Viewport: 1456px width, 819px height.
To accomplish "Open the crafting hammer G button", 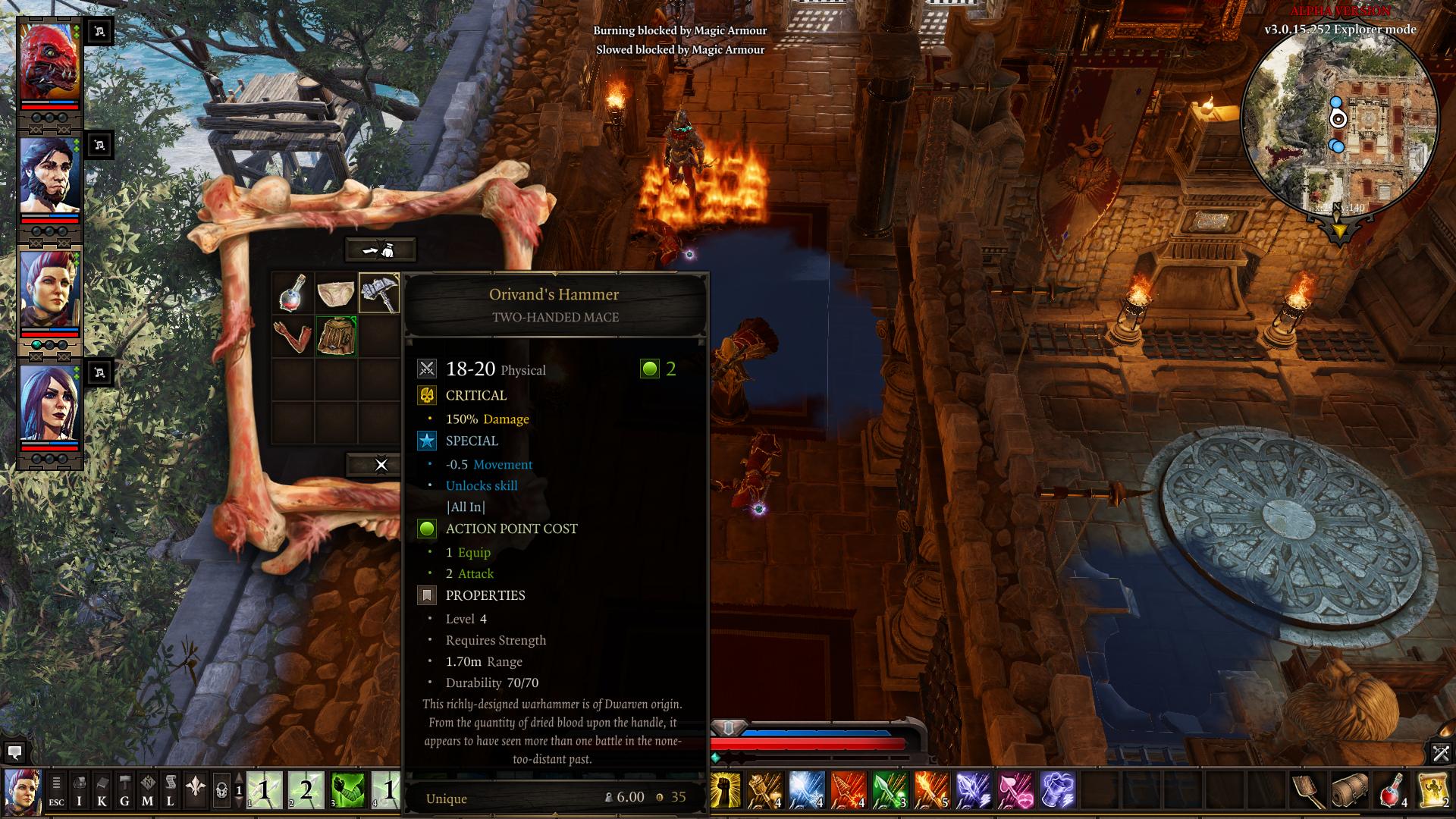I will point(124,790).
